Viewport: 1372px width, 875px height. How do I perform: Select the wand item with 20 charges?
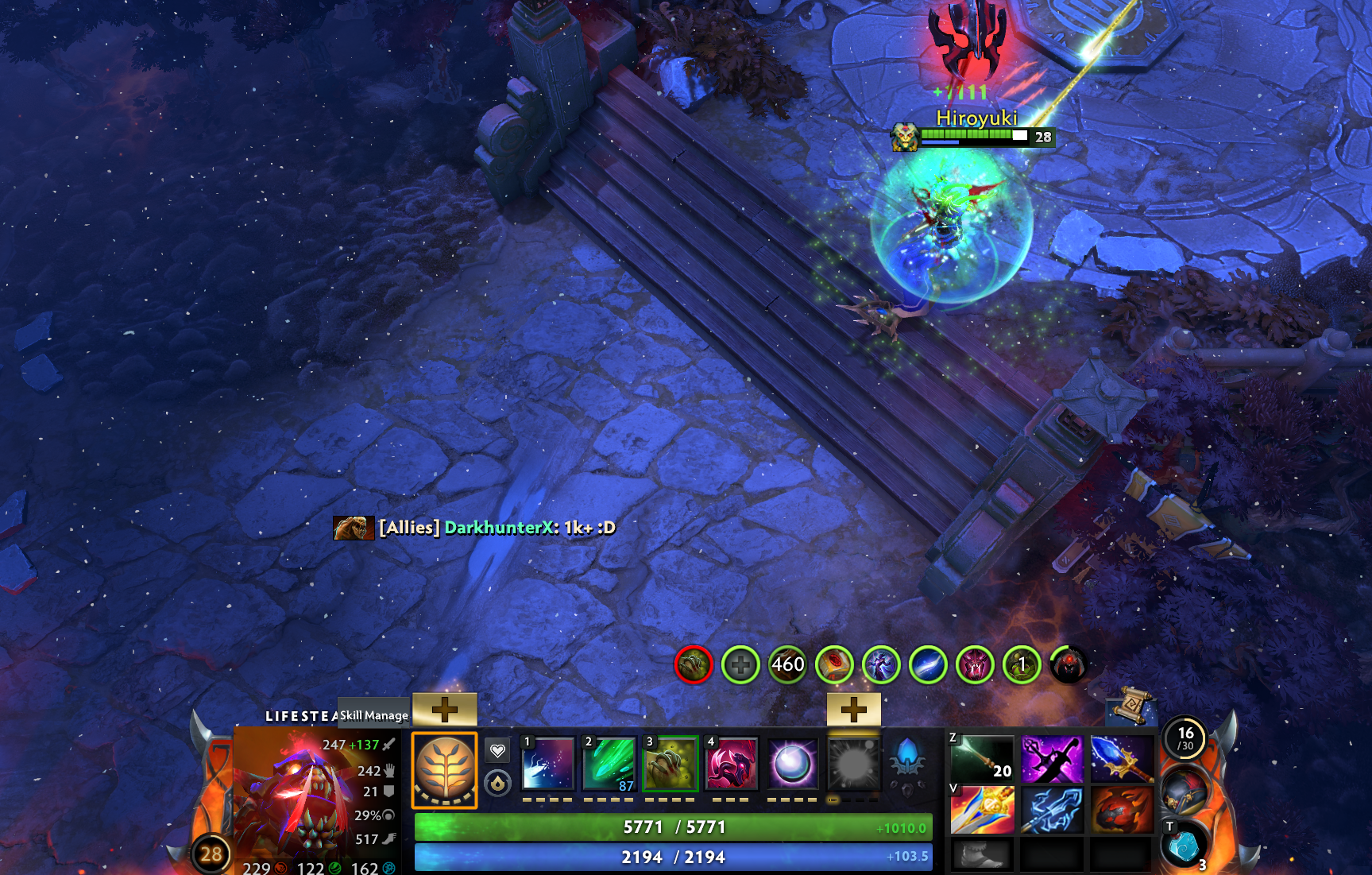coord(983,759)
